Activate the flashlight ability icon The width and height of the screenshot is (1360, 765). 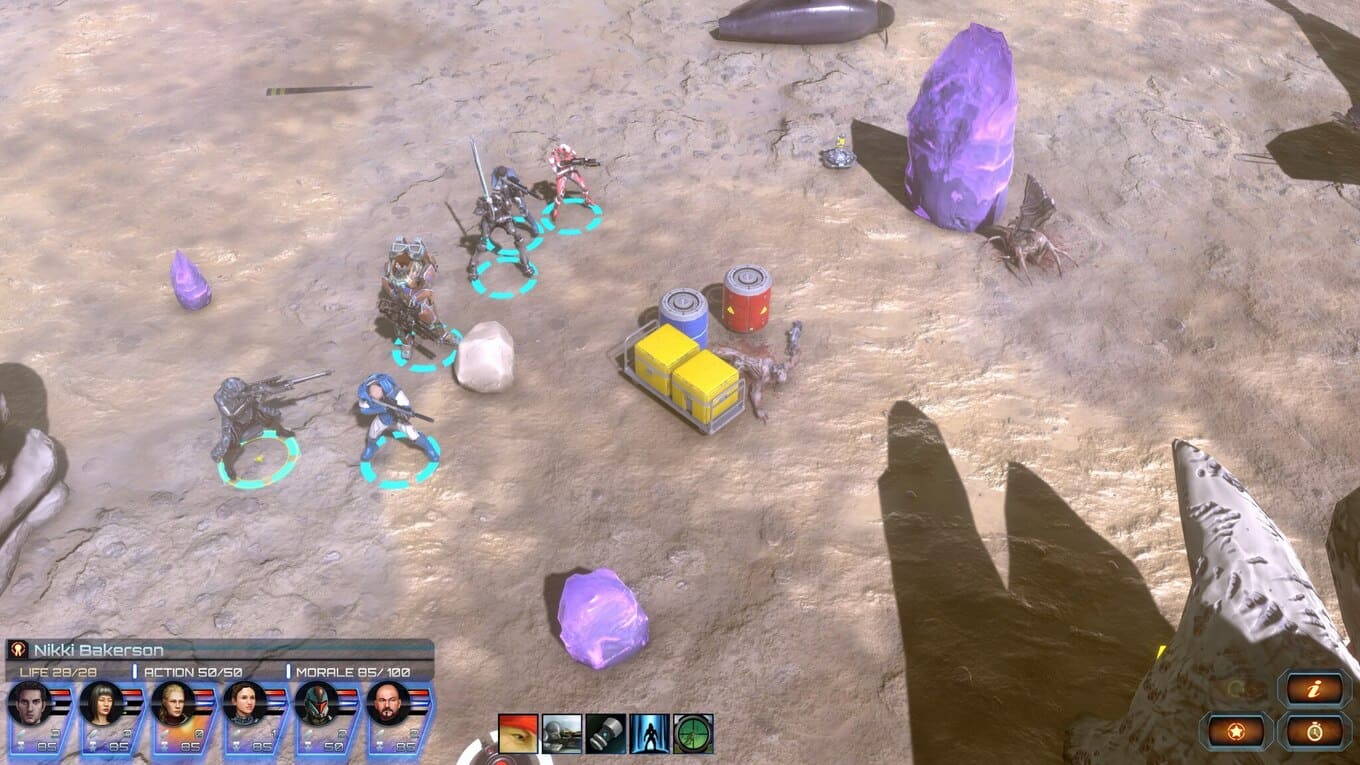pos(606,733)
